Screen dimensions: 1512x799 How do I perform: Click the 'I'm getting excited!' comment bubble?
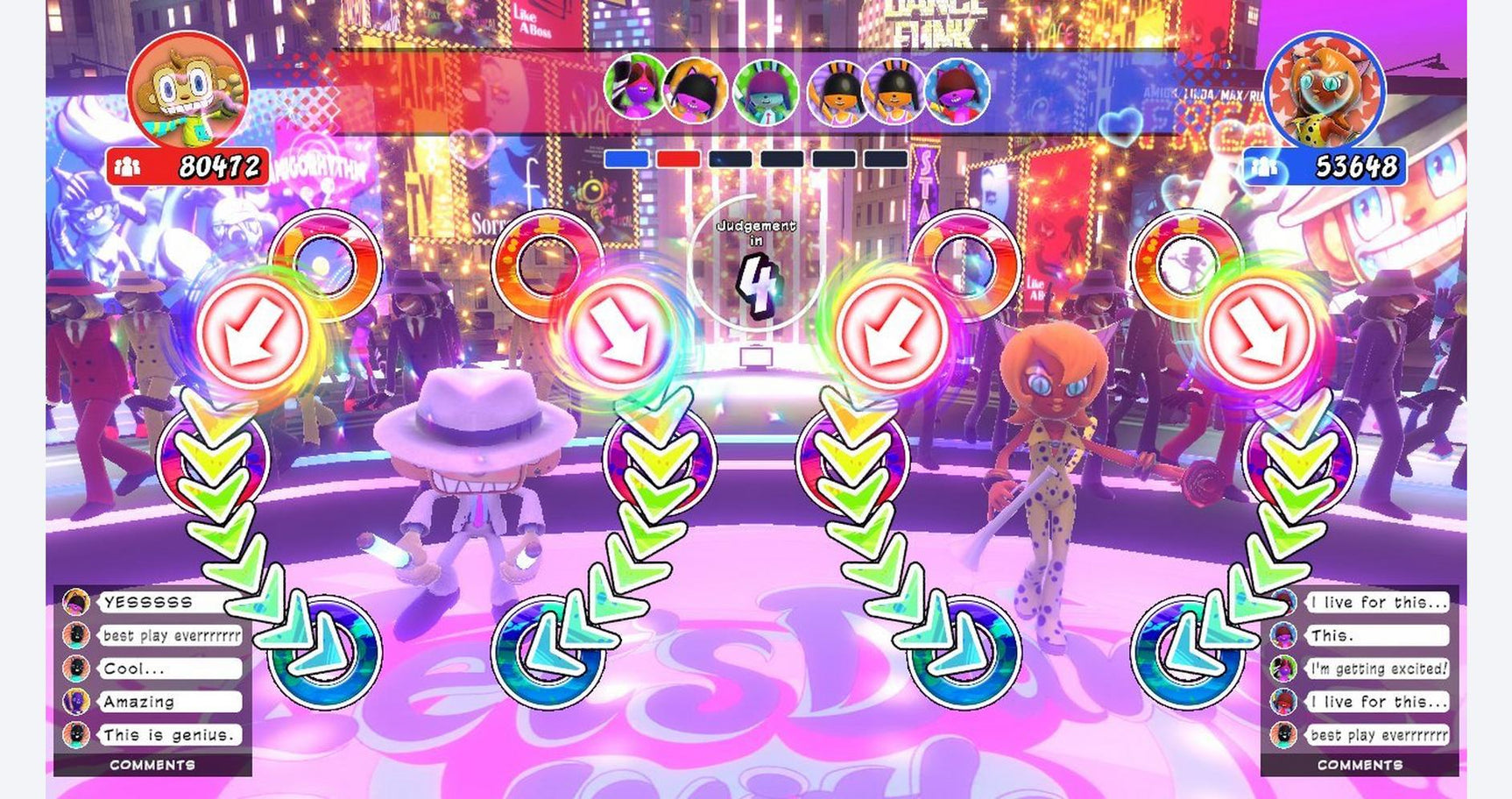[x=1375, y=668]
